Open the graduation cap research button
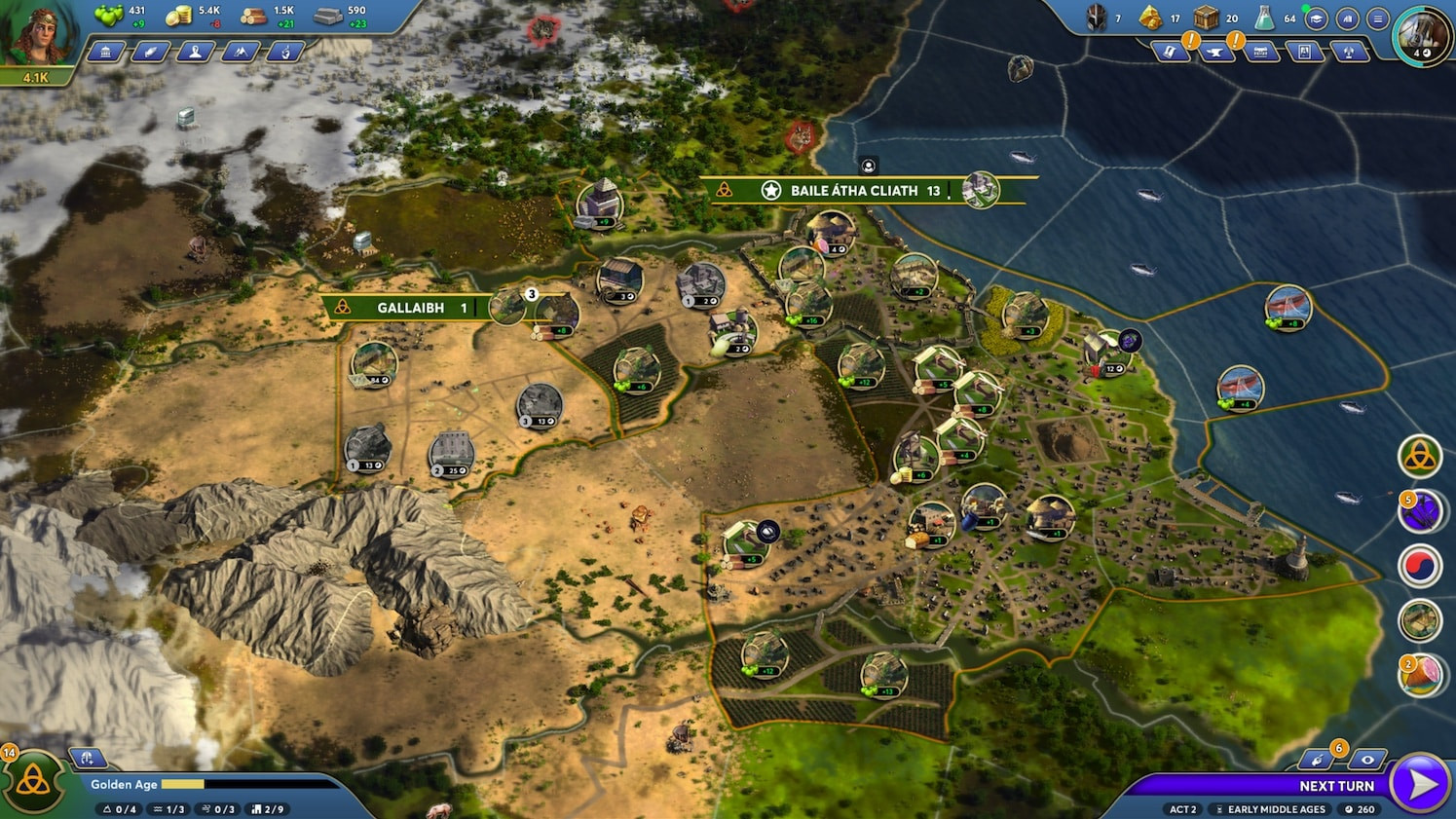 tap(1317, 19)
